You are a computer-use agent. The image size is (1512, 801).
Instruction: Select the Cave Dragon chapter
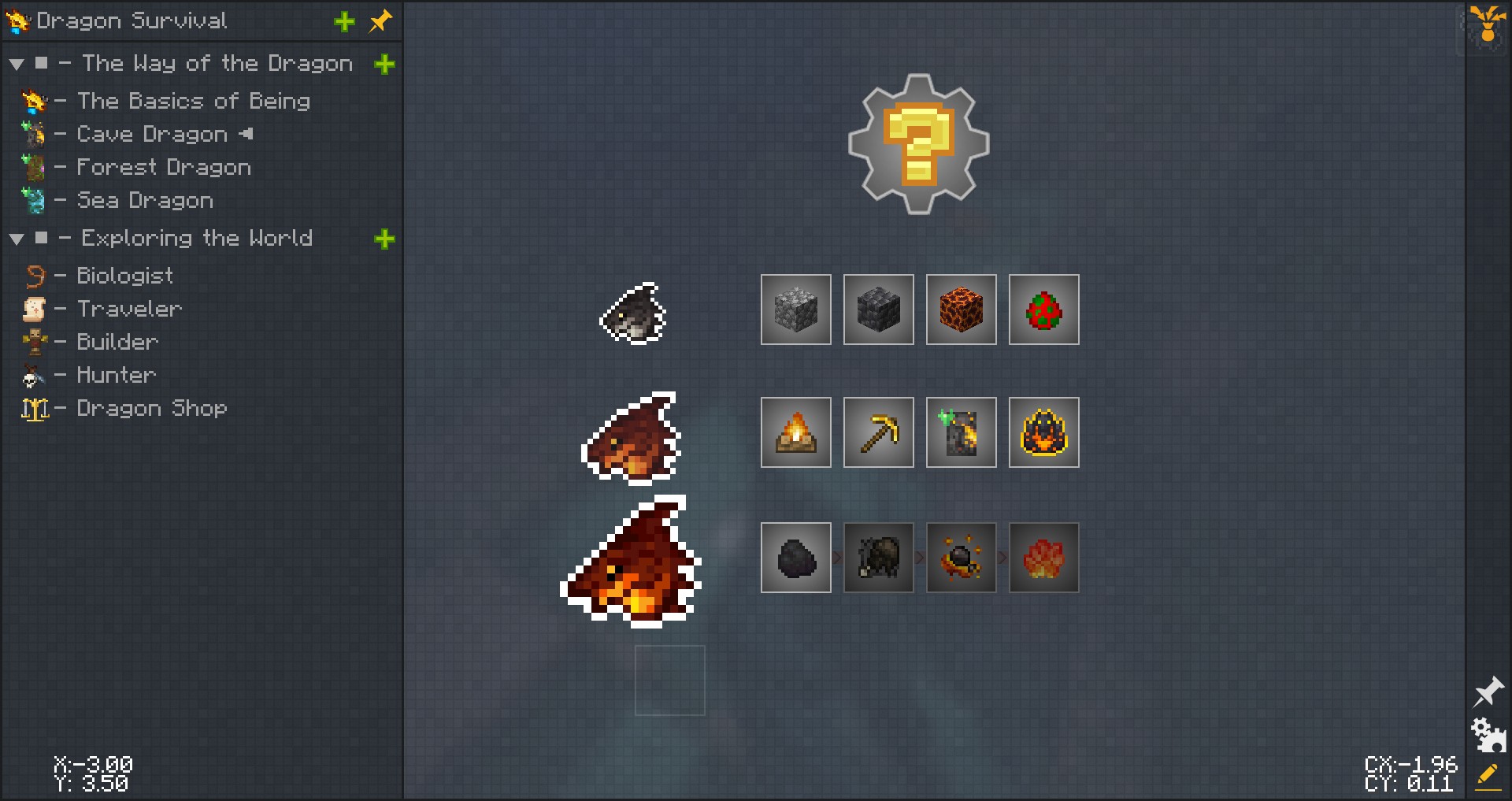click(151, 134)
